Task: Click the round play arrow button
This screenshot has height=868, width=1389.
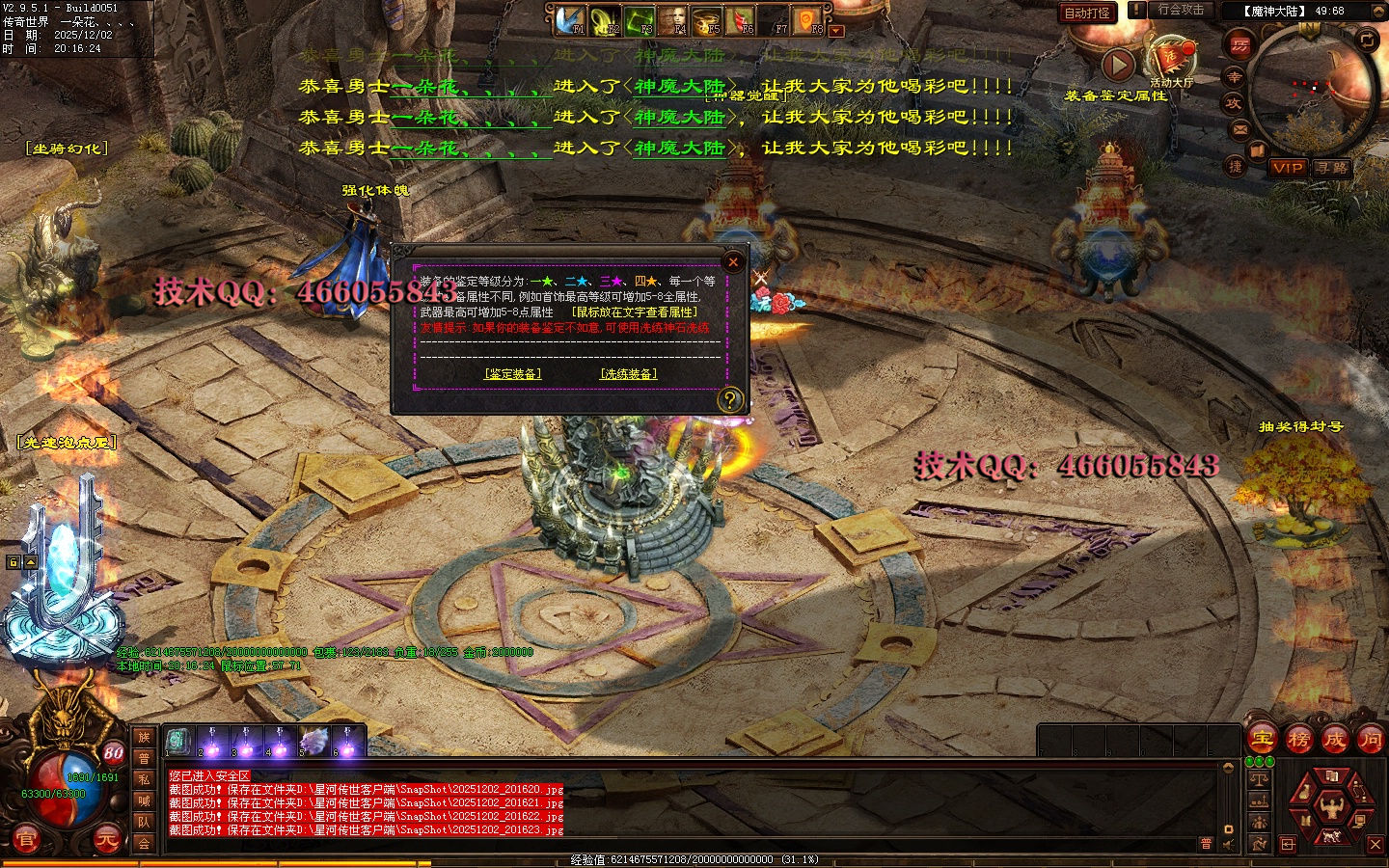Action: 1118,65
